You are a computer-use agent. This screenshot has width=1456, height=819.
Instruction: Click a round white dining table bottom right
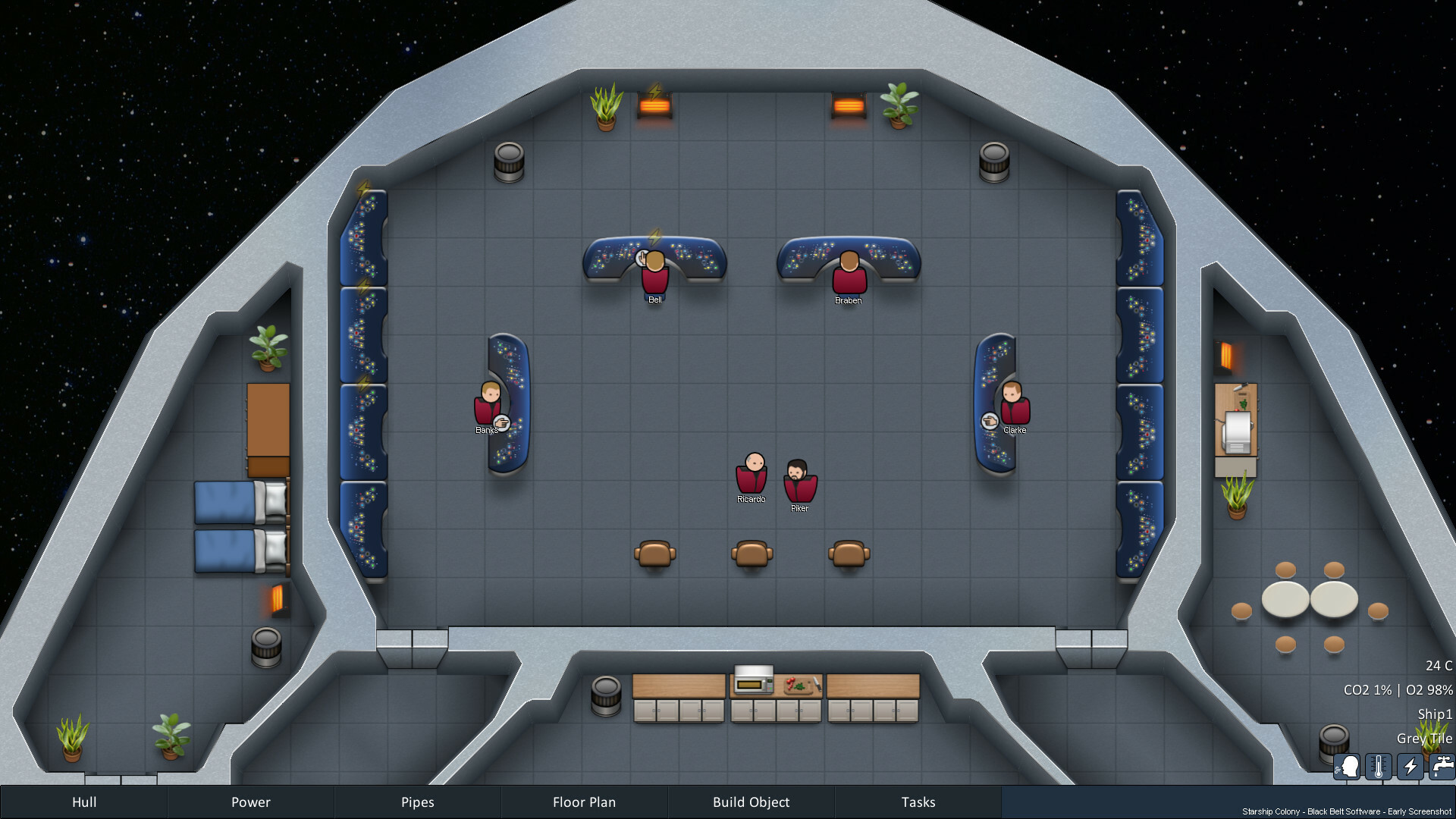click(1285, 599)
